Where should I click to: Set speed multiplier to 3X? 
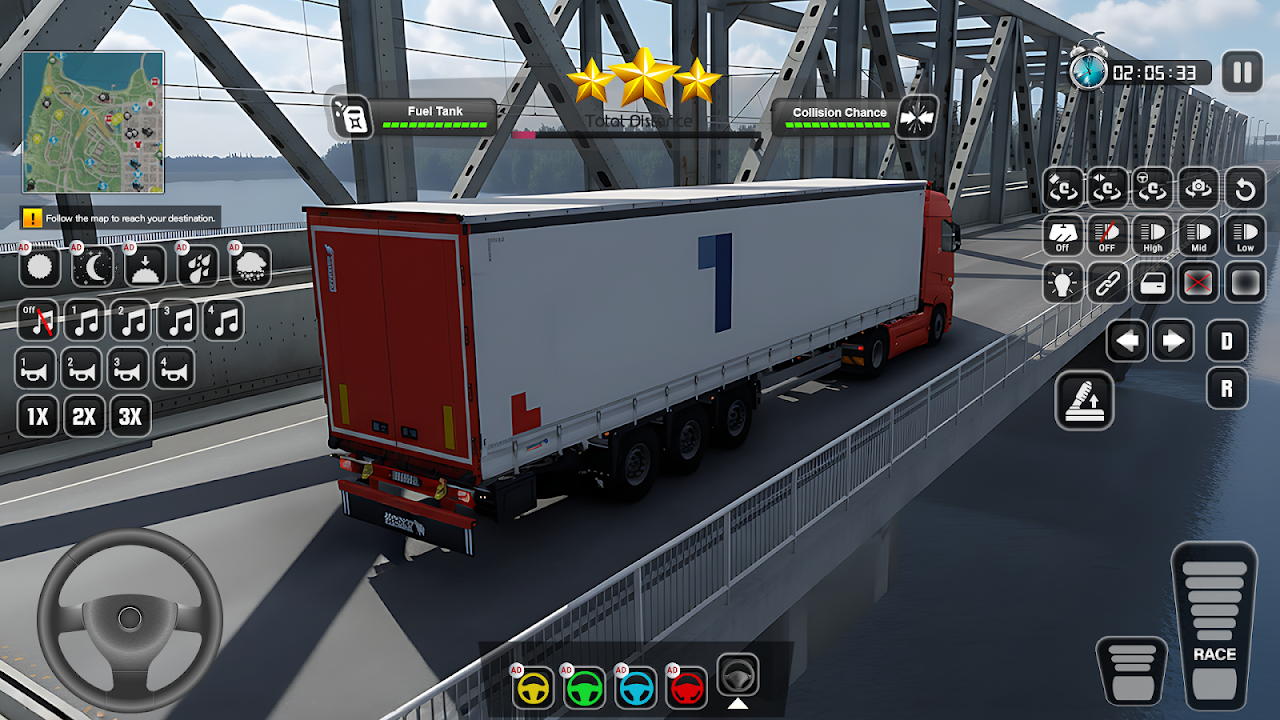130,416
